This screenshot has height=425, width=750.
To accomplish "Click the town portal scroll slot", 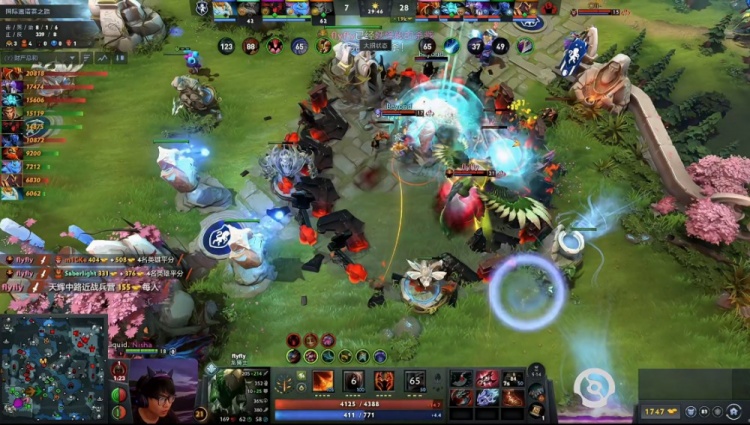I will coord(540,409).
